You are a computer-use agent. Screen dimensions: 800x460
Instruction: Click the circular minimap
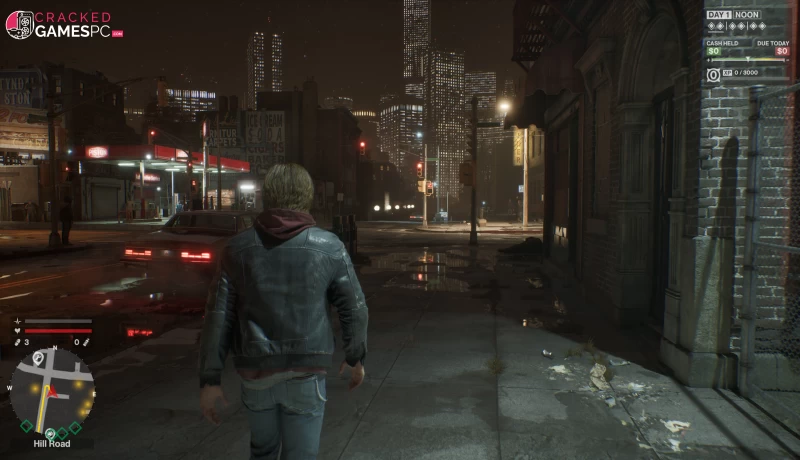click(x=55, y=390)
